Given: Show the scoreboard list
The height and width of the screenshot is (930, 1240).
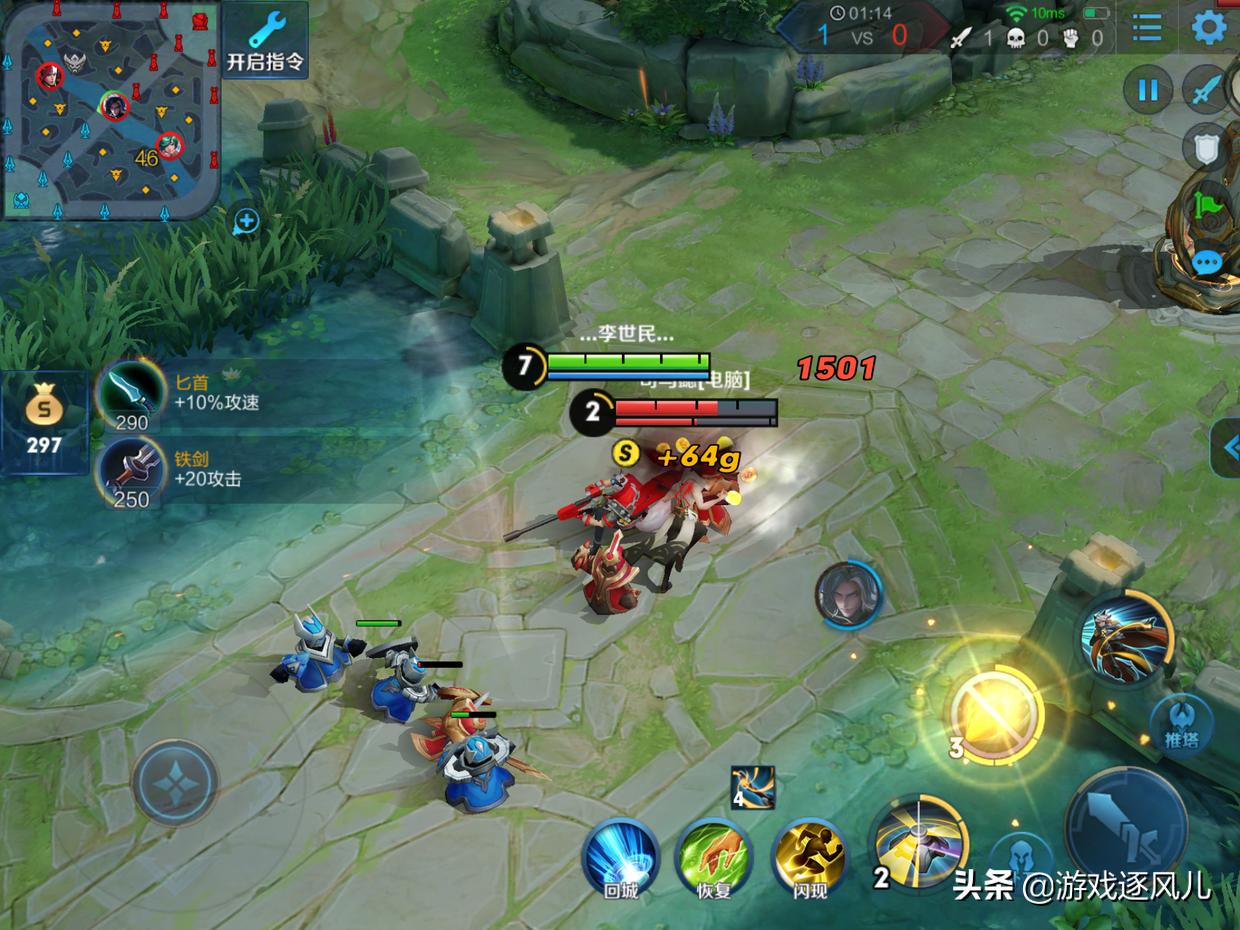Looking at the screenshot, I should pyautogui.click(x=1147, y=27).
